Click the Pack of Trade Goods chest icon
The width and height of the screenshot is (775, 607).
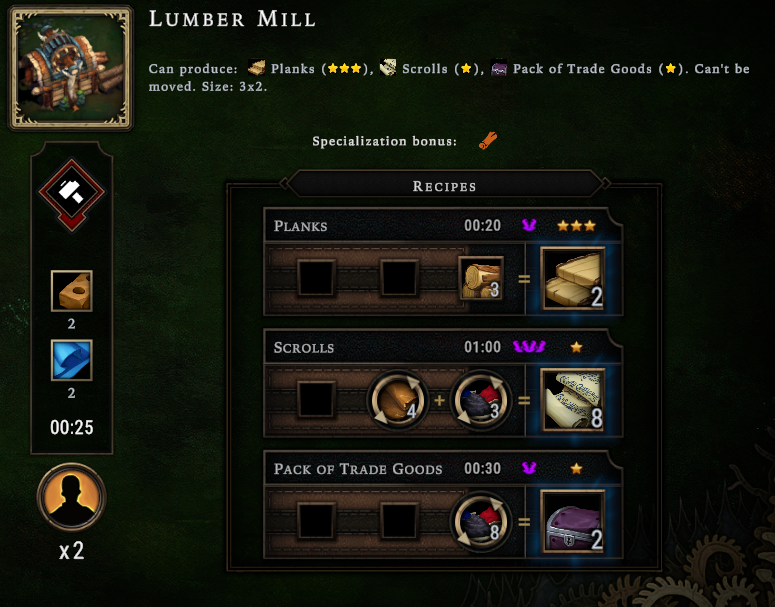click(573, 520)
